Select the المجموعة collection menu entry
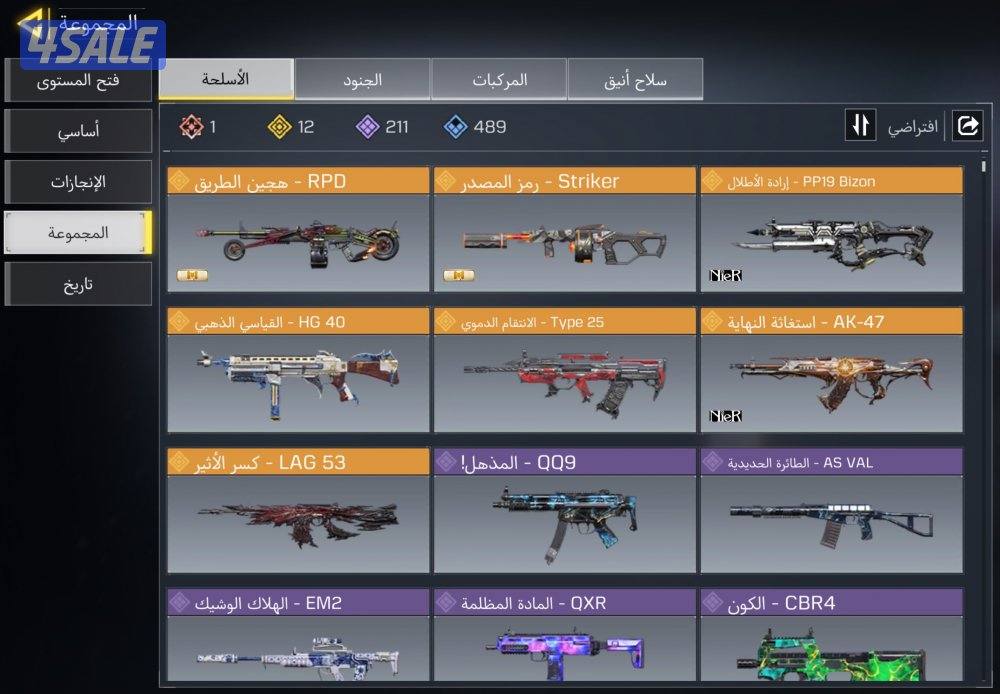Viewport: 1000px width, 694px height. click(x=78, y=233)
